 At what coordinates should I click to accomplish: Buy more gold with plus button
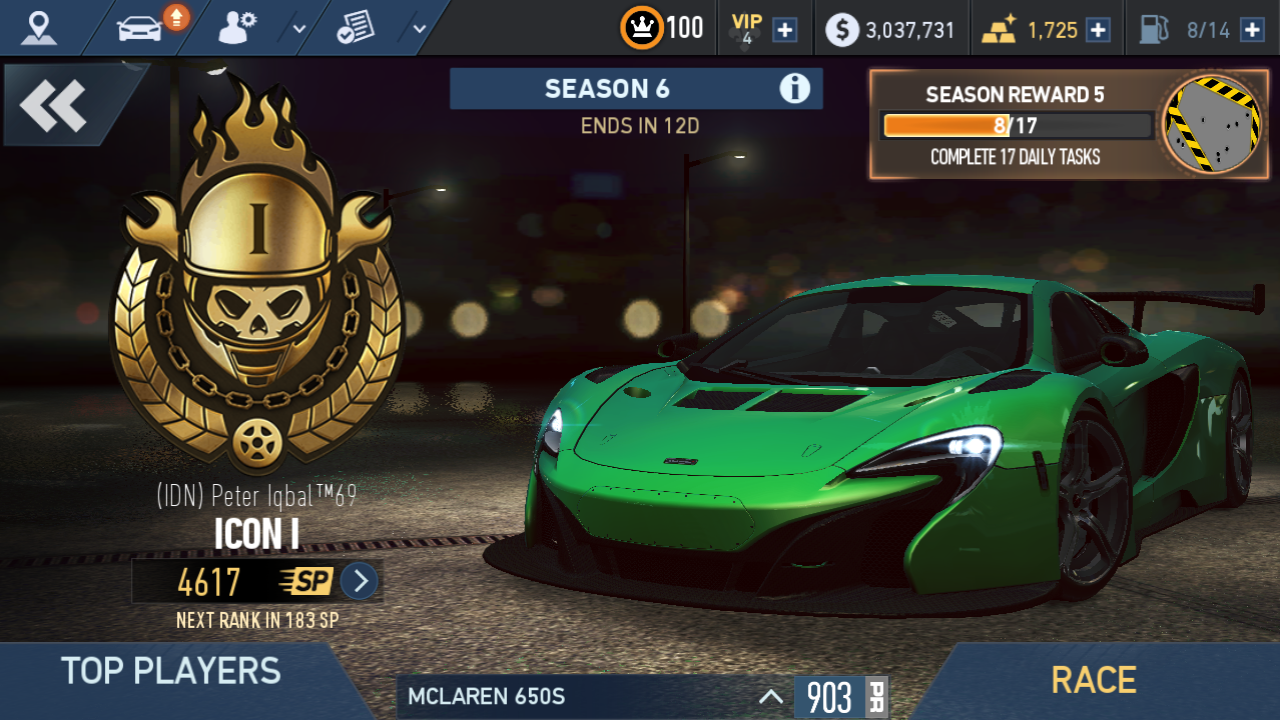1098,30
